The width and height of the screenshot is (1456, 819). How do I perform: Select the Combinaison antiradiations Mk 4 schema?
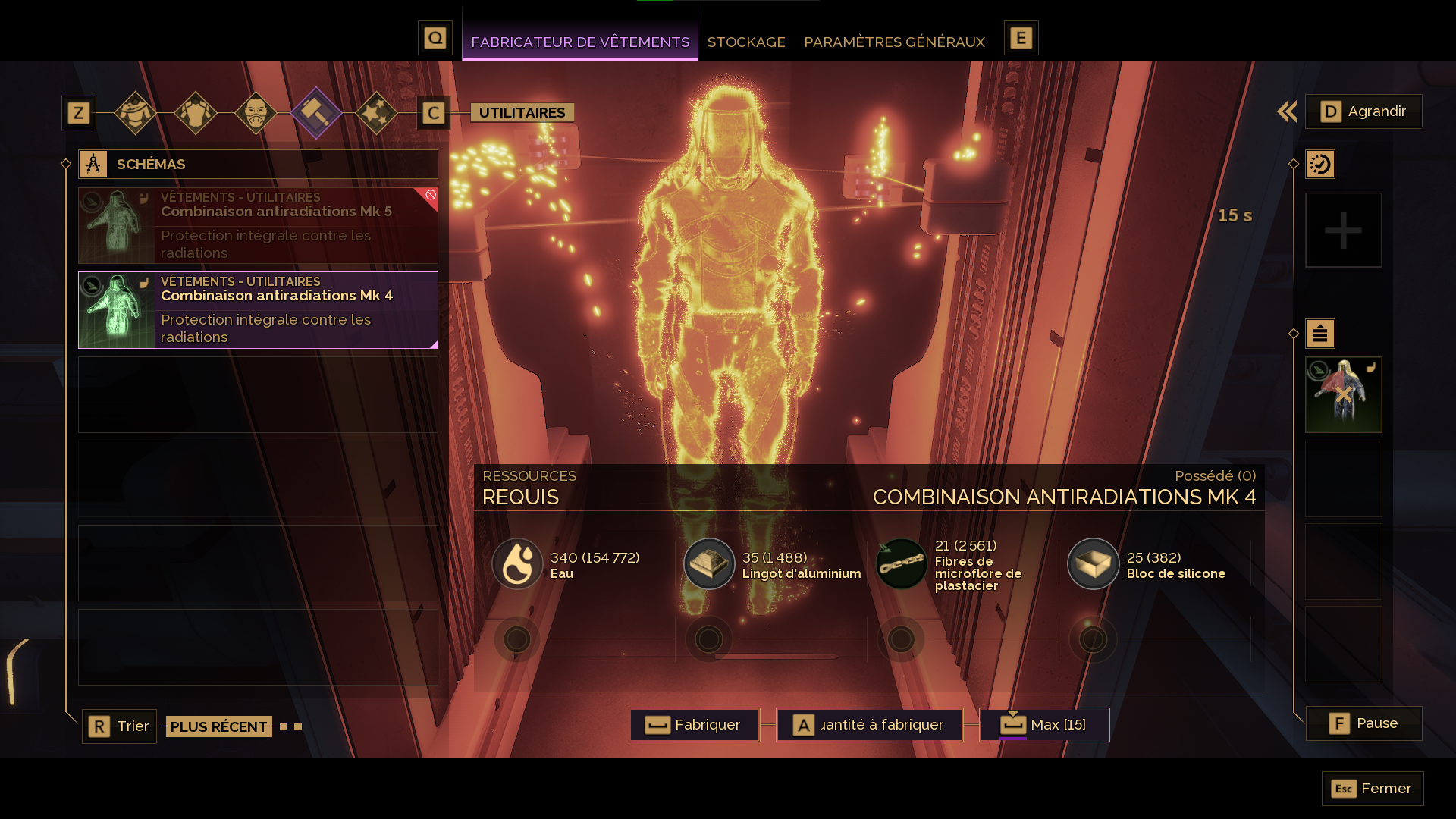(258, 310)
